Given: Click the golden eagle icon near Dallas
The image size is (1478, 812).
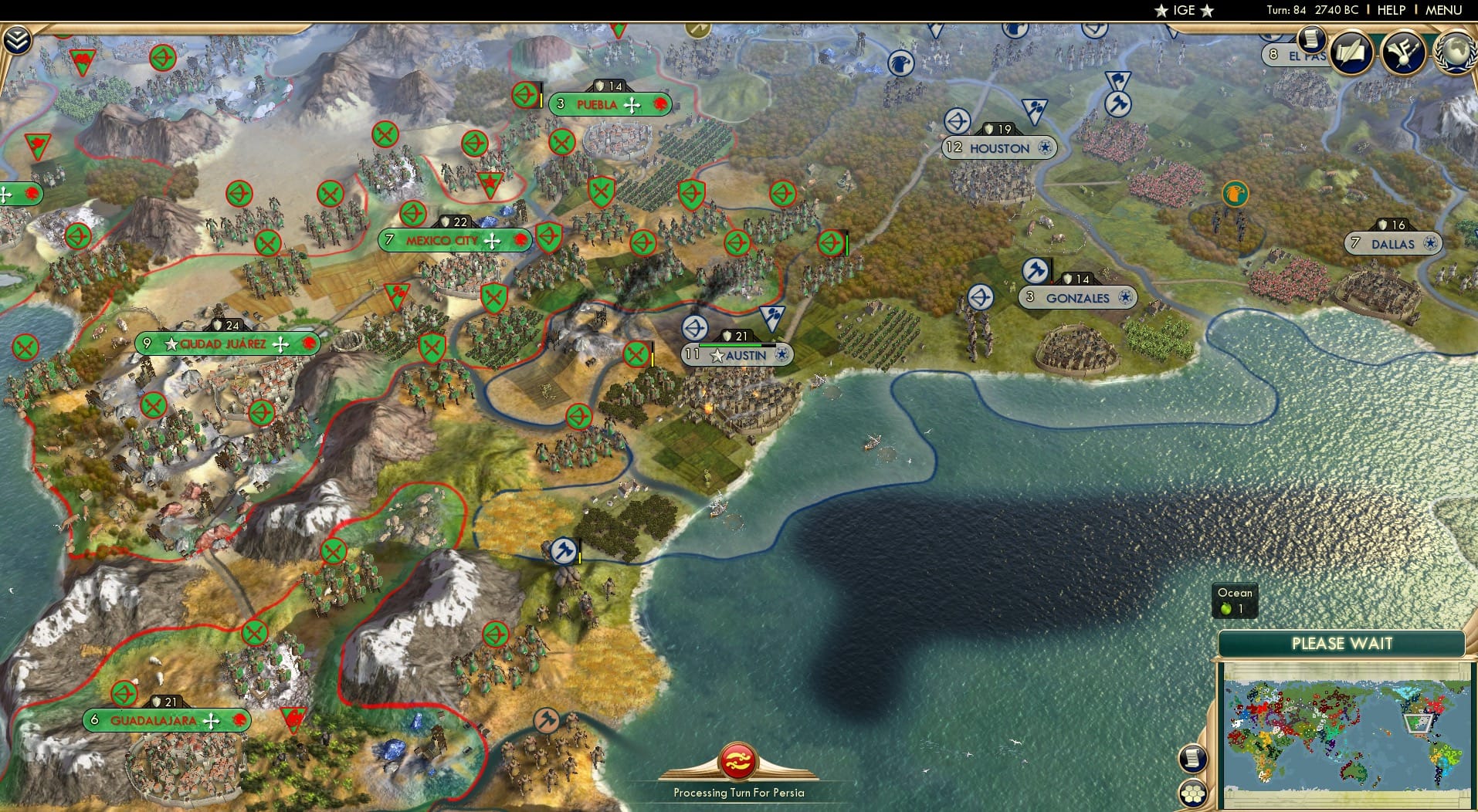Looking at the screenshot, I should tap(1234, 195).
